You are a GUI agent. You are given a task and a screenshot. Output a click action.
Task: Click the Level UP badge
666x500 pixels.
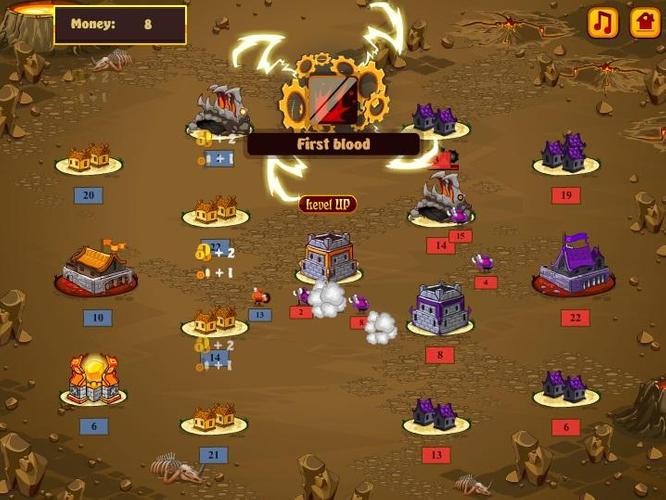click(327, 204)
